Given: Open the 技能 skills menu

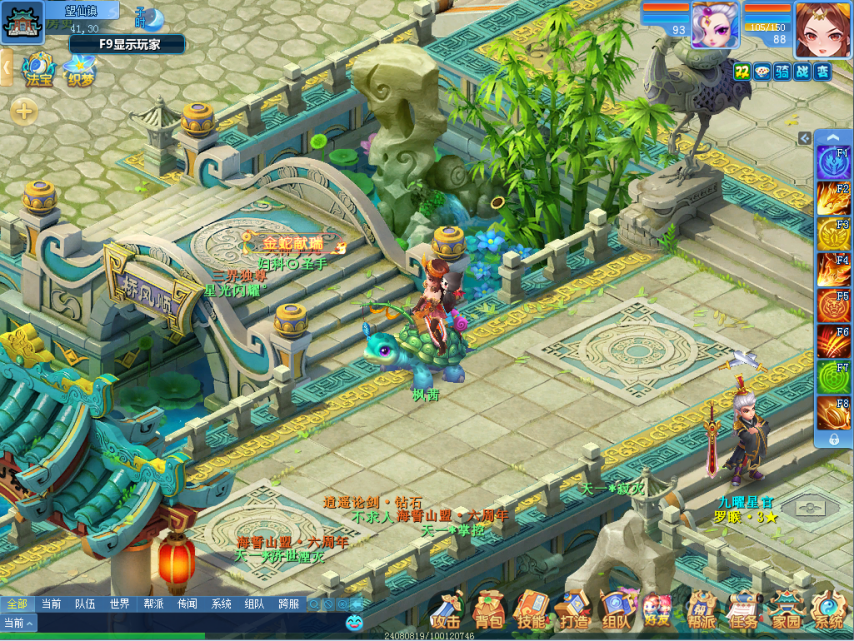Looking at the screenshot, I should click(531, 610).
